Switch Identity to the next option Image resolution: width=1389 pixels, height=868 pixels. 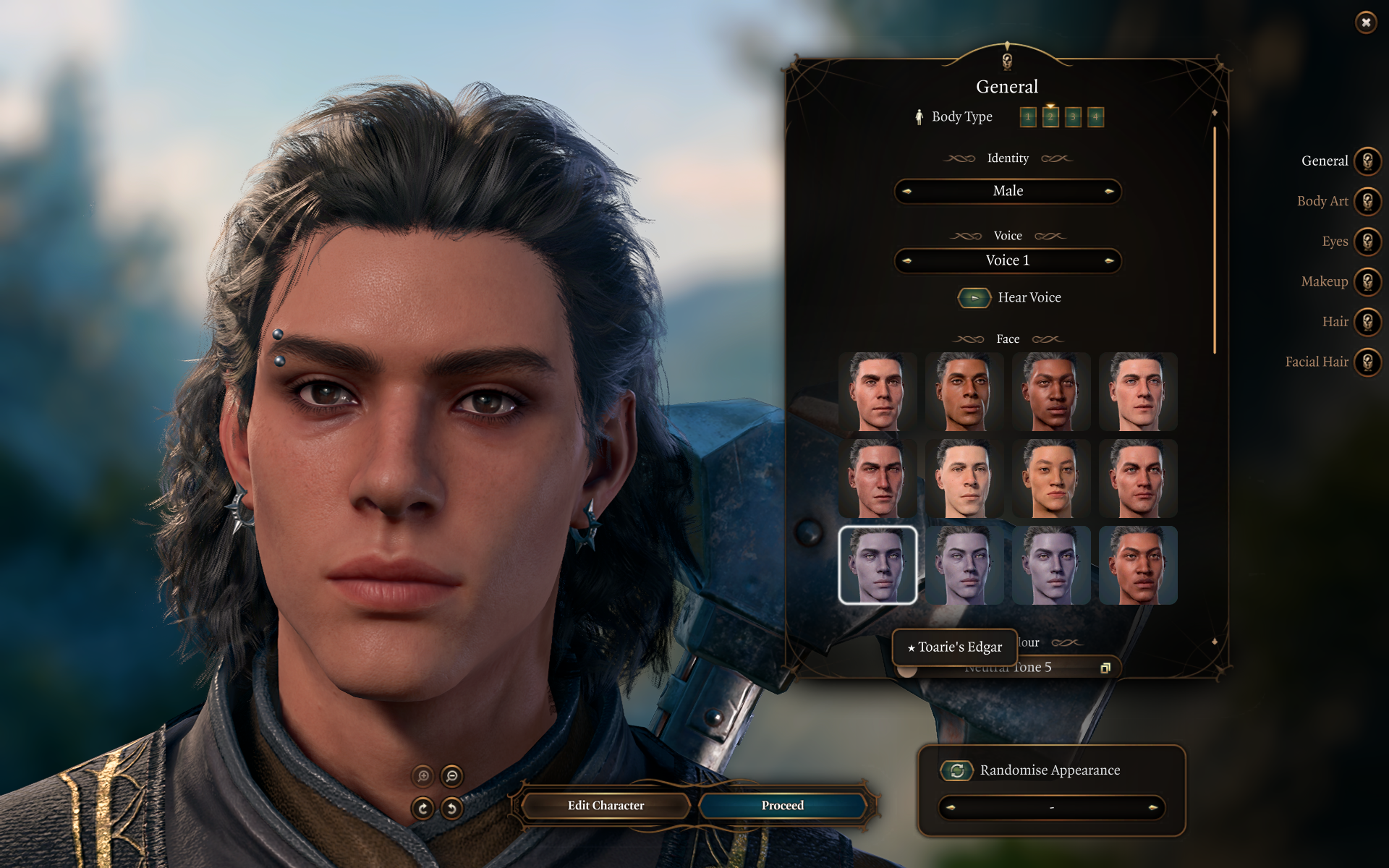click(x=1108, y=192)
